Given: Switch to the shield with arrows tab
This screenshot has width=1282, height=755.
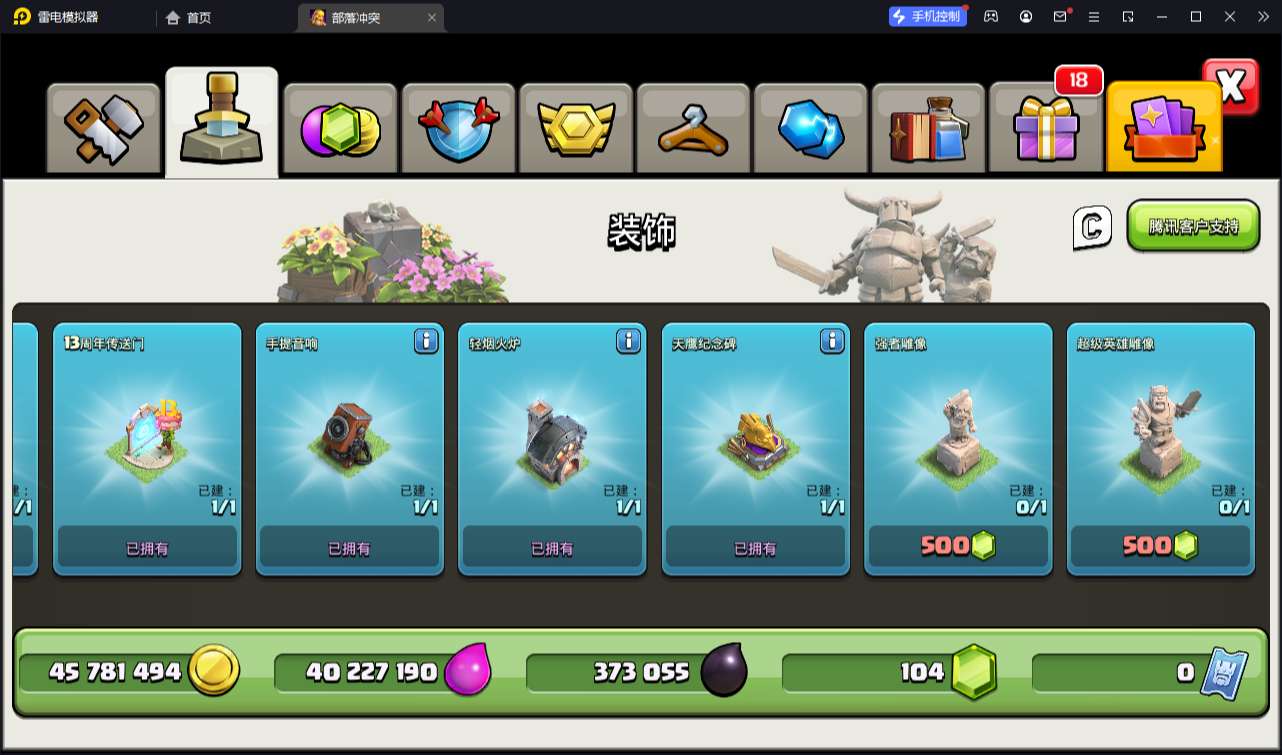Looking at the screenshot, I should click(457, 129).
